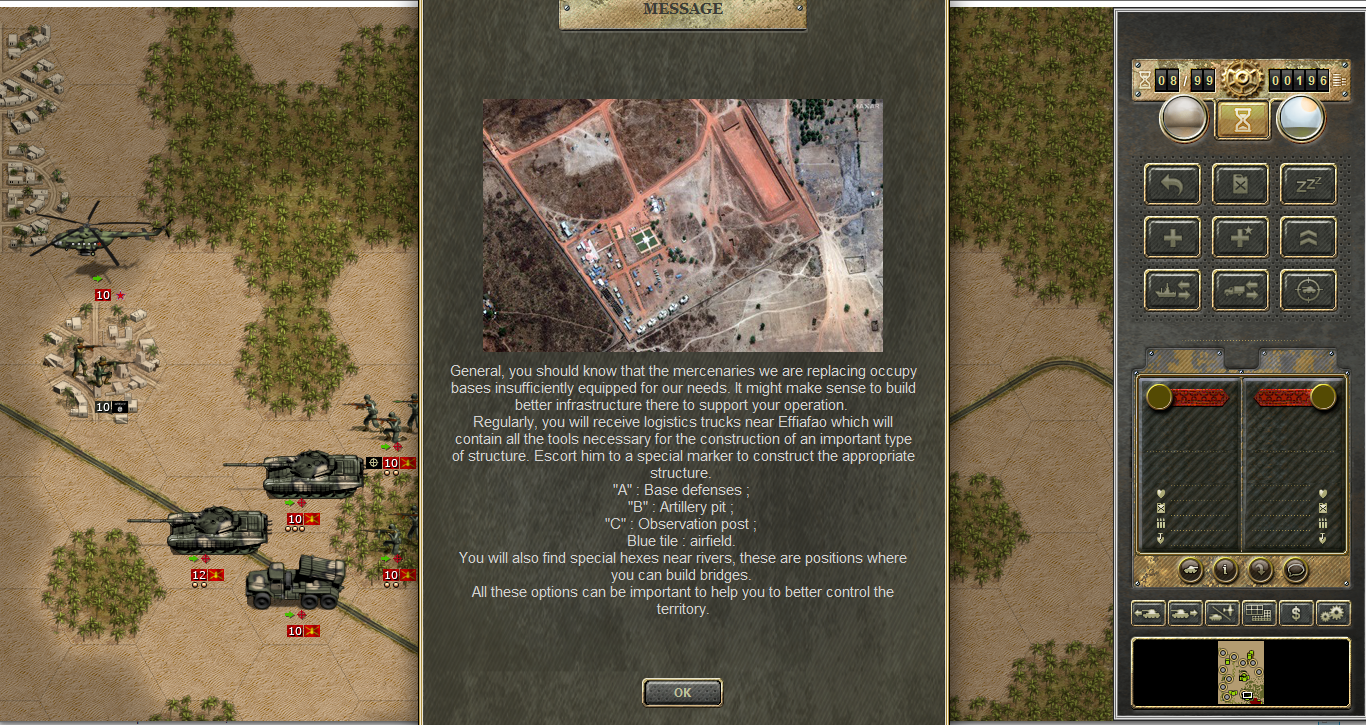Select the plus-with-star elite replacements button
The image size is (1366, 725).
pyautogui.click(x=1240, y=238)
